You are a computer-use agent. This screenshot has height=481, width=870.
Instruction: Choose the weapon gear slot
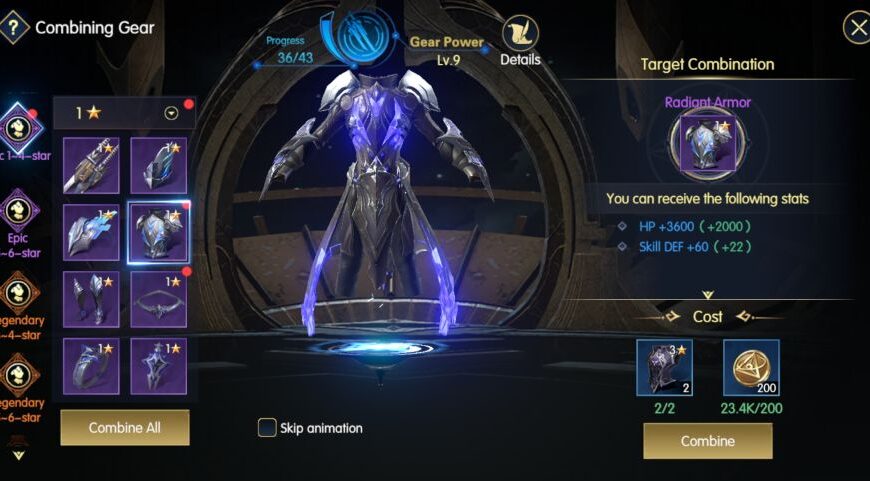[x=91, y=166]
